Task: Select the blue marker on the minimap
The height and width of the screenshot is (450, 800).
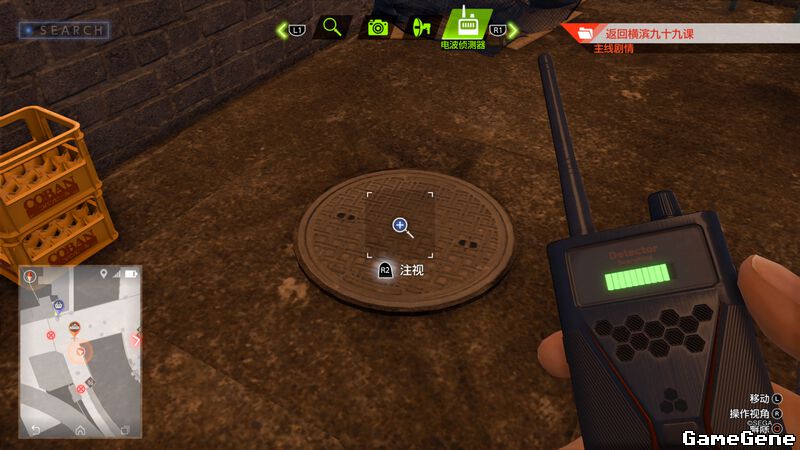Action: (x=59, y=306)
